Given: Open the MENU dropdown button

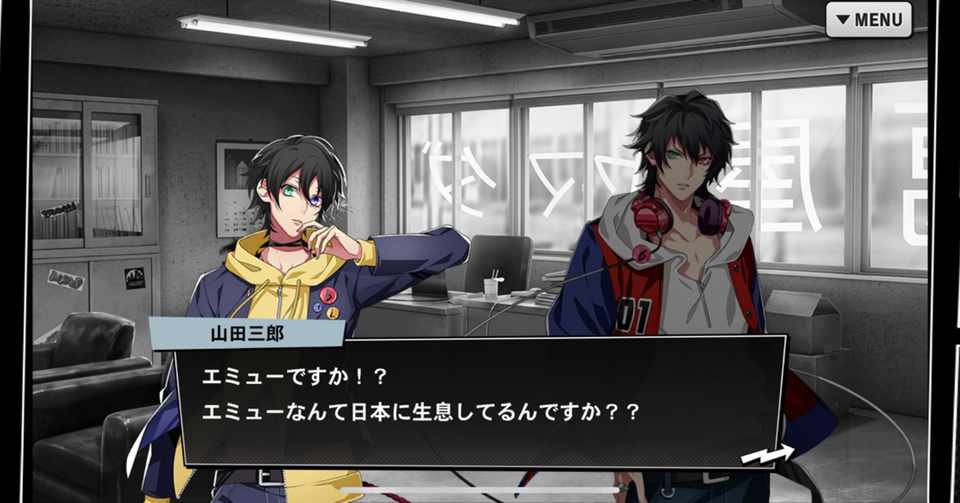Looking at the screenshot, I should click(868, 19).
